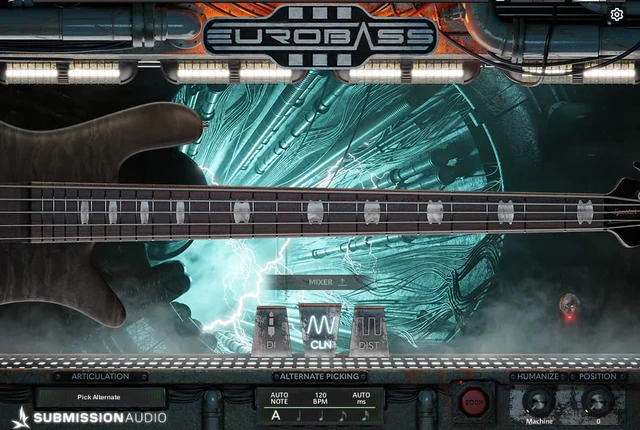Click the Submission Audio logo

point(90,417)
